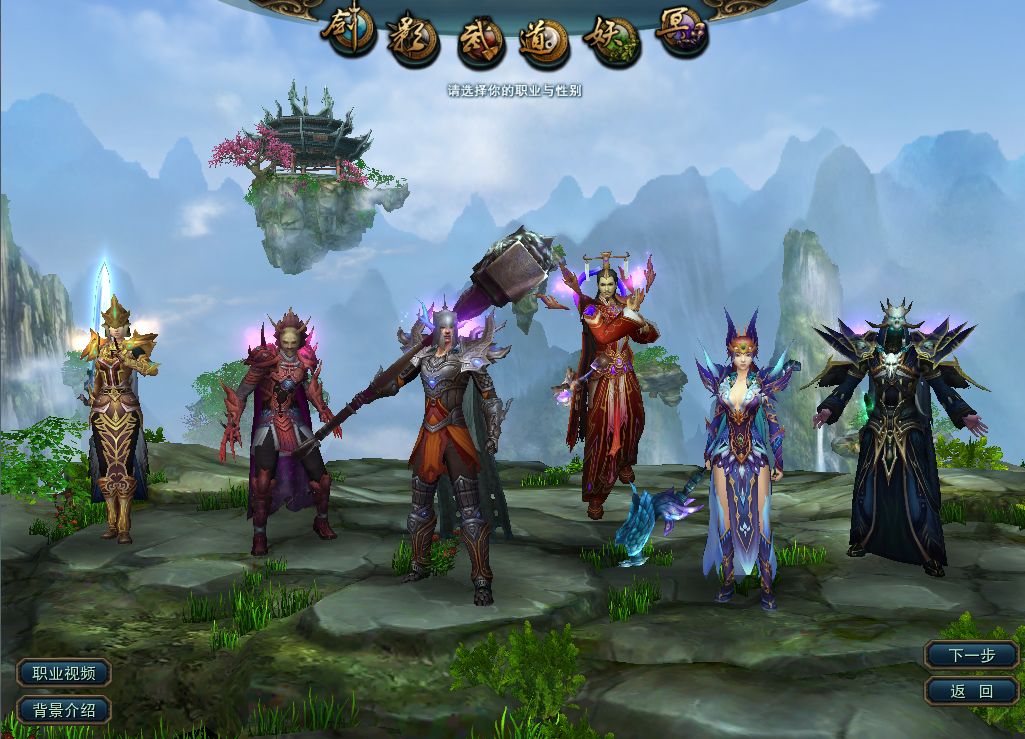Open the 职业视频 class video
Viewport: 1025px width, 739px height.
point(64,673)
